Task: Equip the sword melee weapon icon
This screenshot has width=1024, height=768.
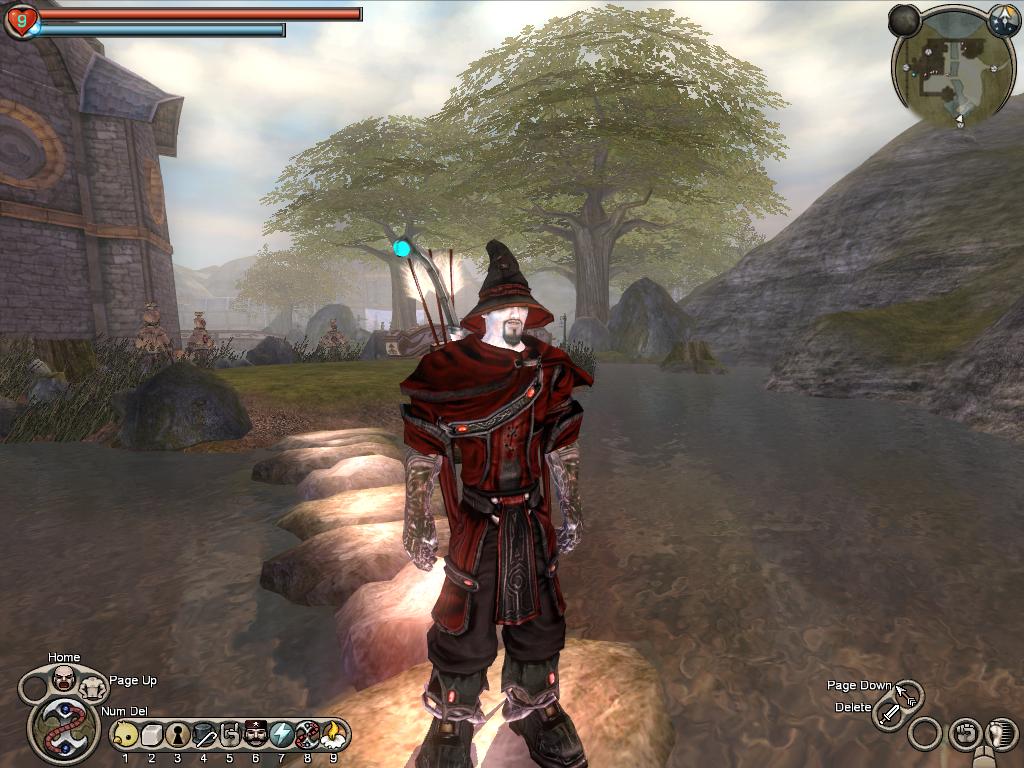Action: 888,714
